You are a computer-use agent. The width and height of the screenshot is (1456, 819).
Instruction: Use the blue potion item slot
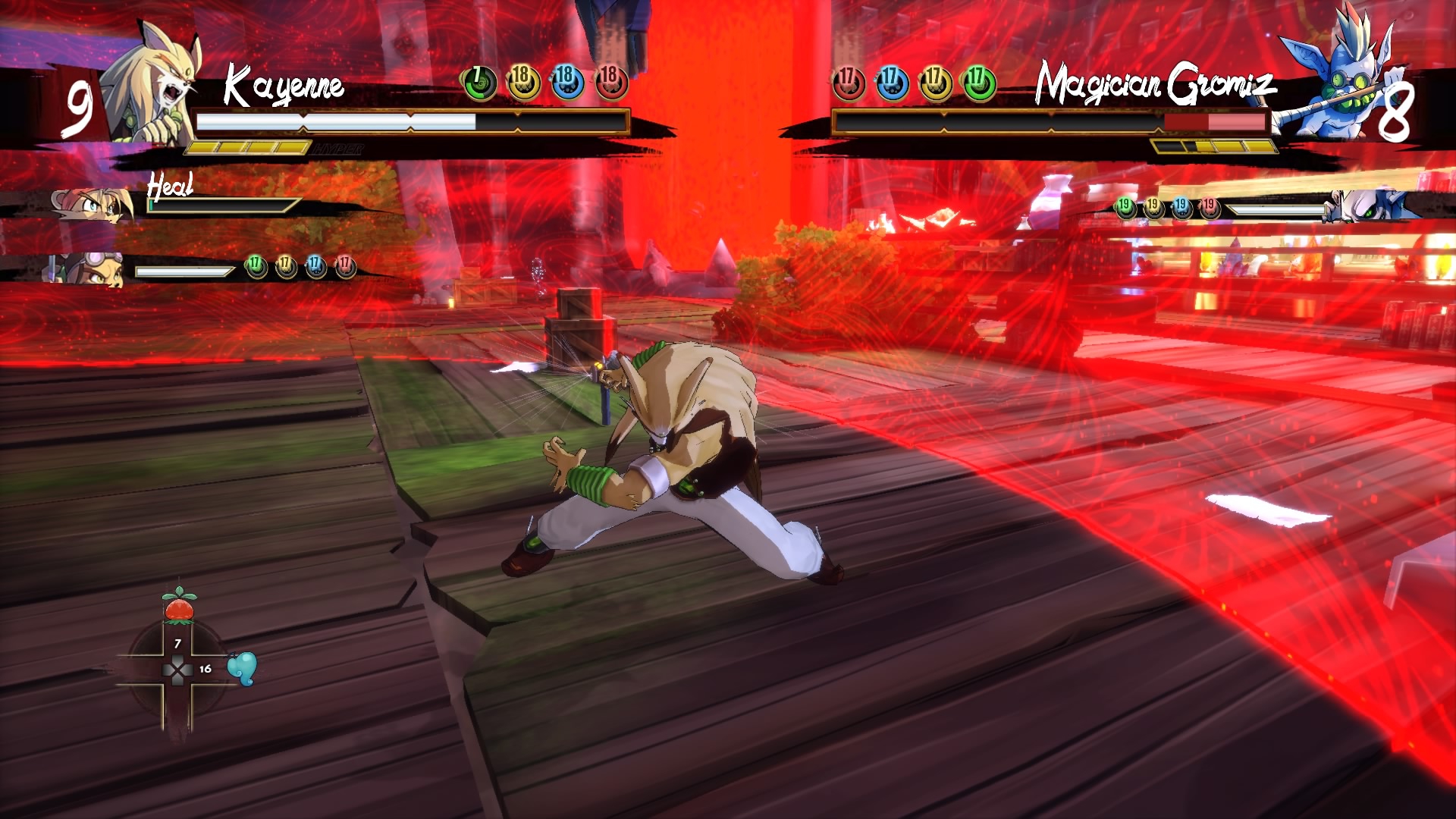point(242,668)
